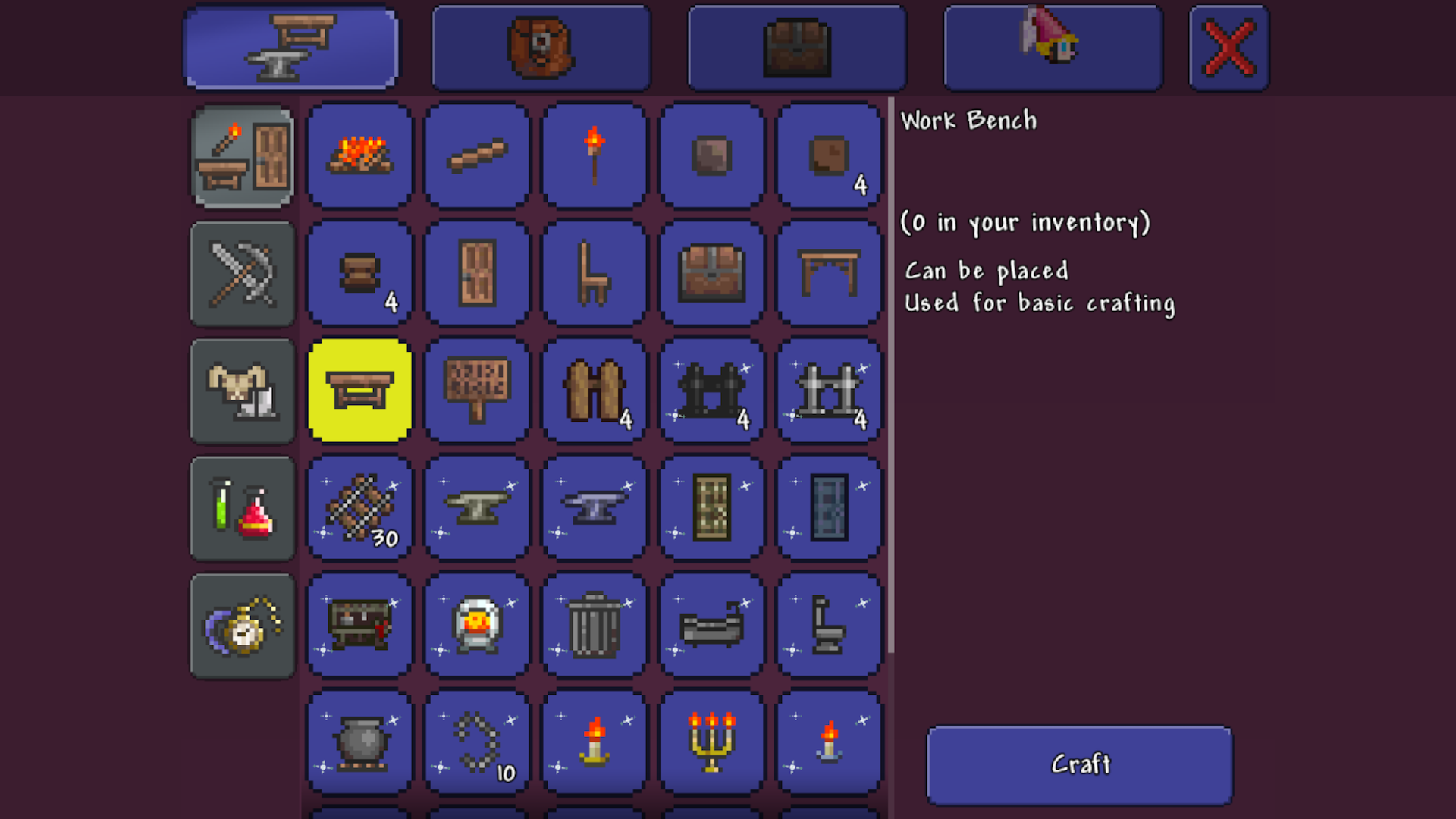Close the crafting menu with red X
The width and height of the screenshot is (1456, 819).
(x=1228, y=49)
